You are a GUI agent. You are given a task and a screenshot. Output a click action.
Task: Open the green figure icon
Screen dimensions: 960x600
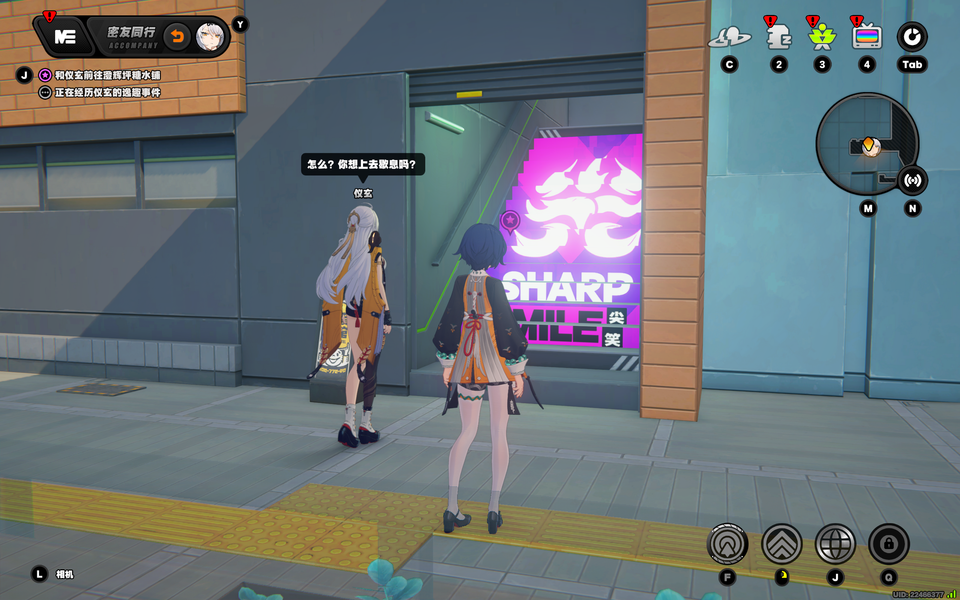tap(822, 38)
